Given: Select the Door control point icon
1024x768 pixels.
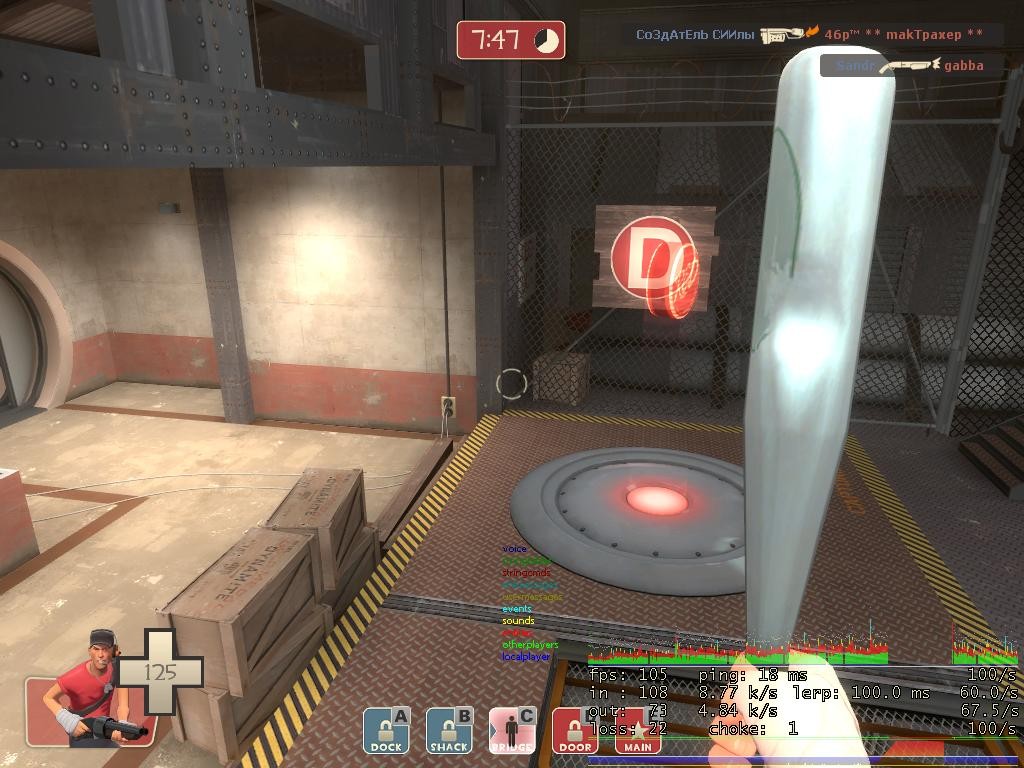Looking at the screenshot, I should [575, 731].
